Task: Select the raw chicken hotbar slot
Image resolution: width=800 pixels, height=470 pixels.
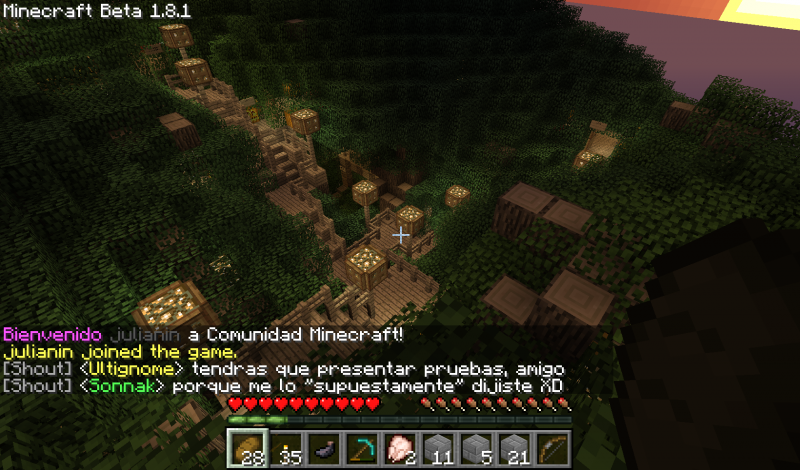Action: (400, 448)
